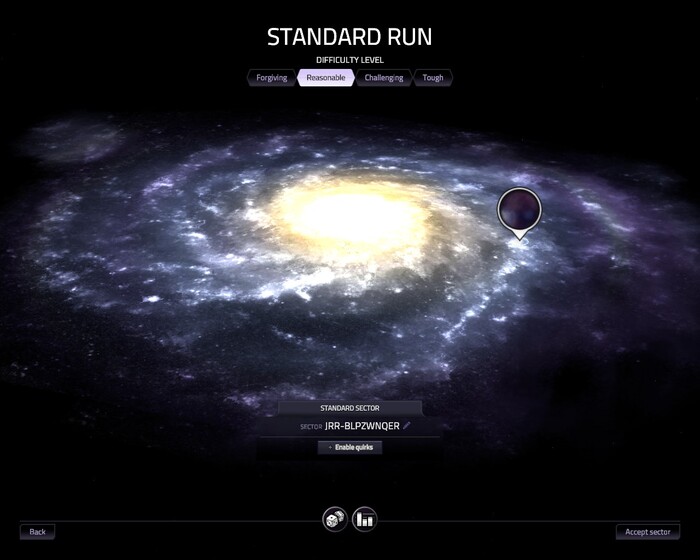
Task: Choose the Reasonable difficulty tab
Action: tap(326, 77)
